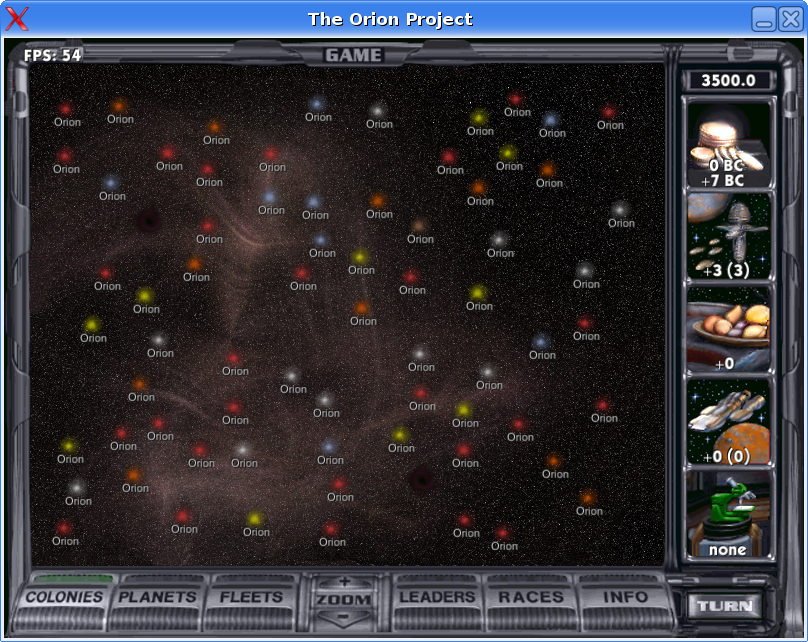Minimize the Orion Project window

coord(764,19)
